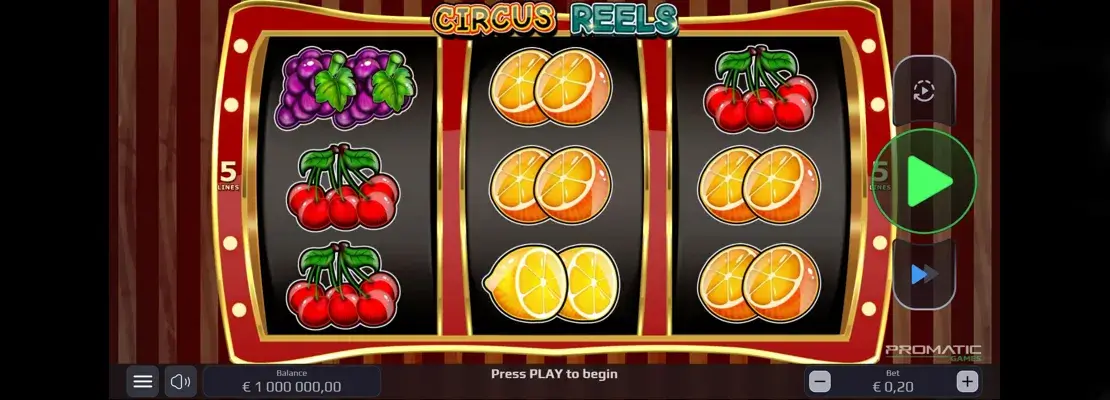Toggle the sound speaker icon
Screen dimensions: 1110x400
click(180, 381)
